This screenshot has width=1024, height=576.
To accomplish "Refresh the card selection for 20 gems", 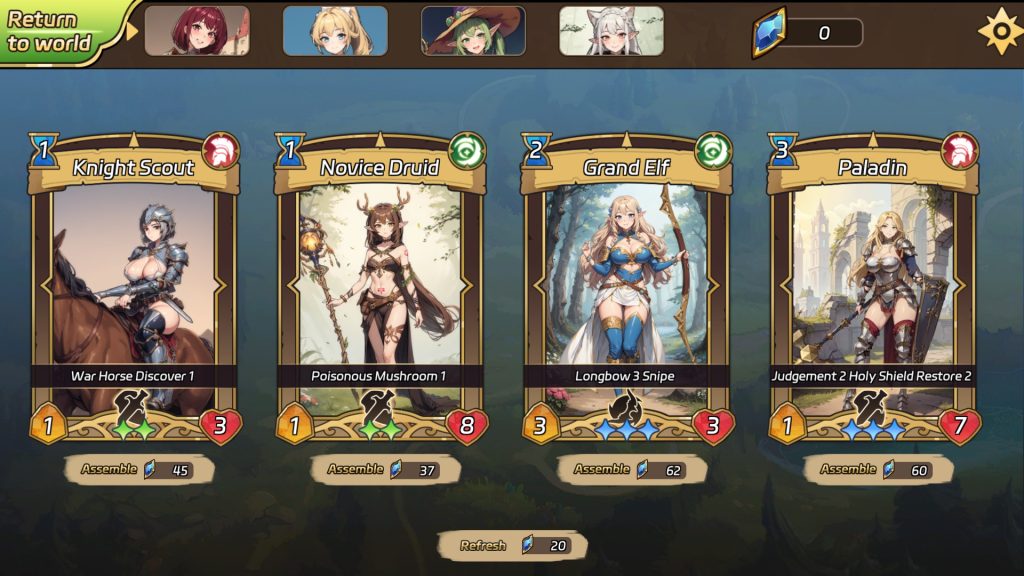I will (x=512, y=546).
